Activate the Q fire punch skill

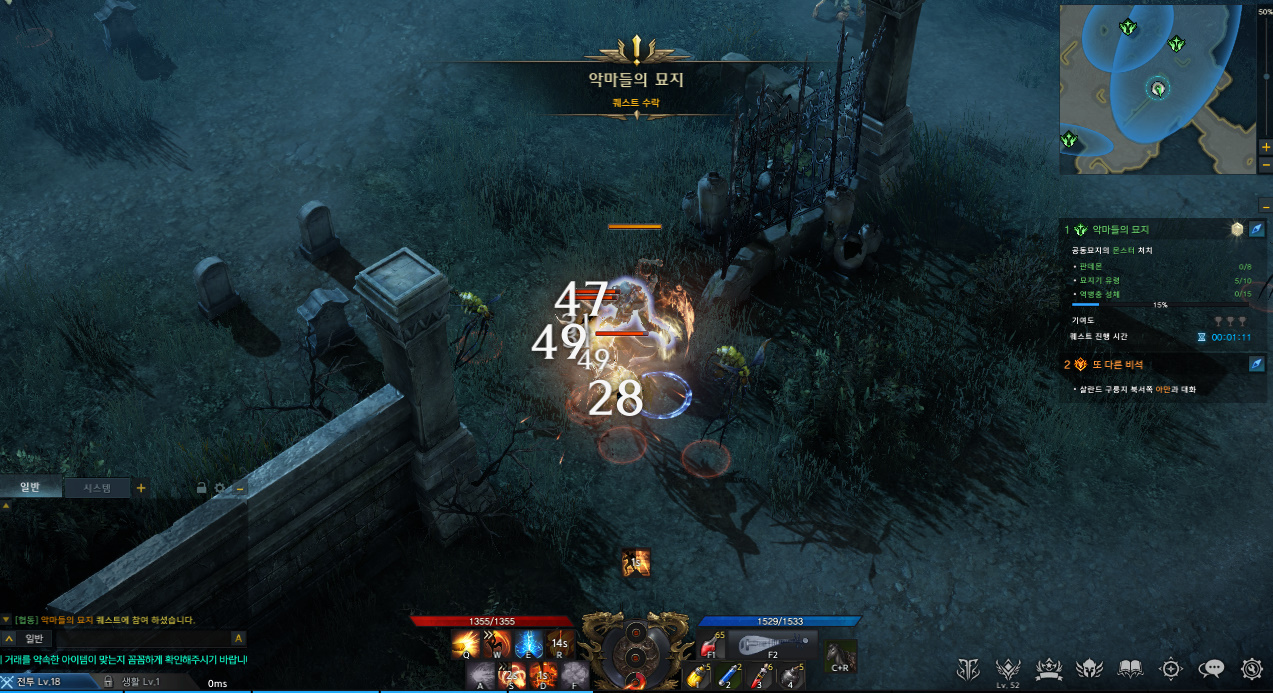click(x=466, y=645)
